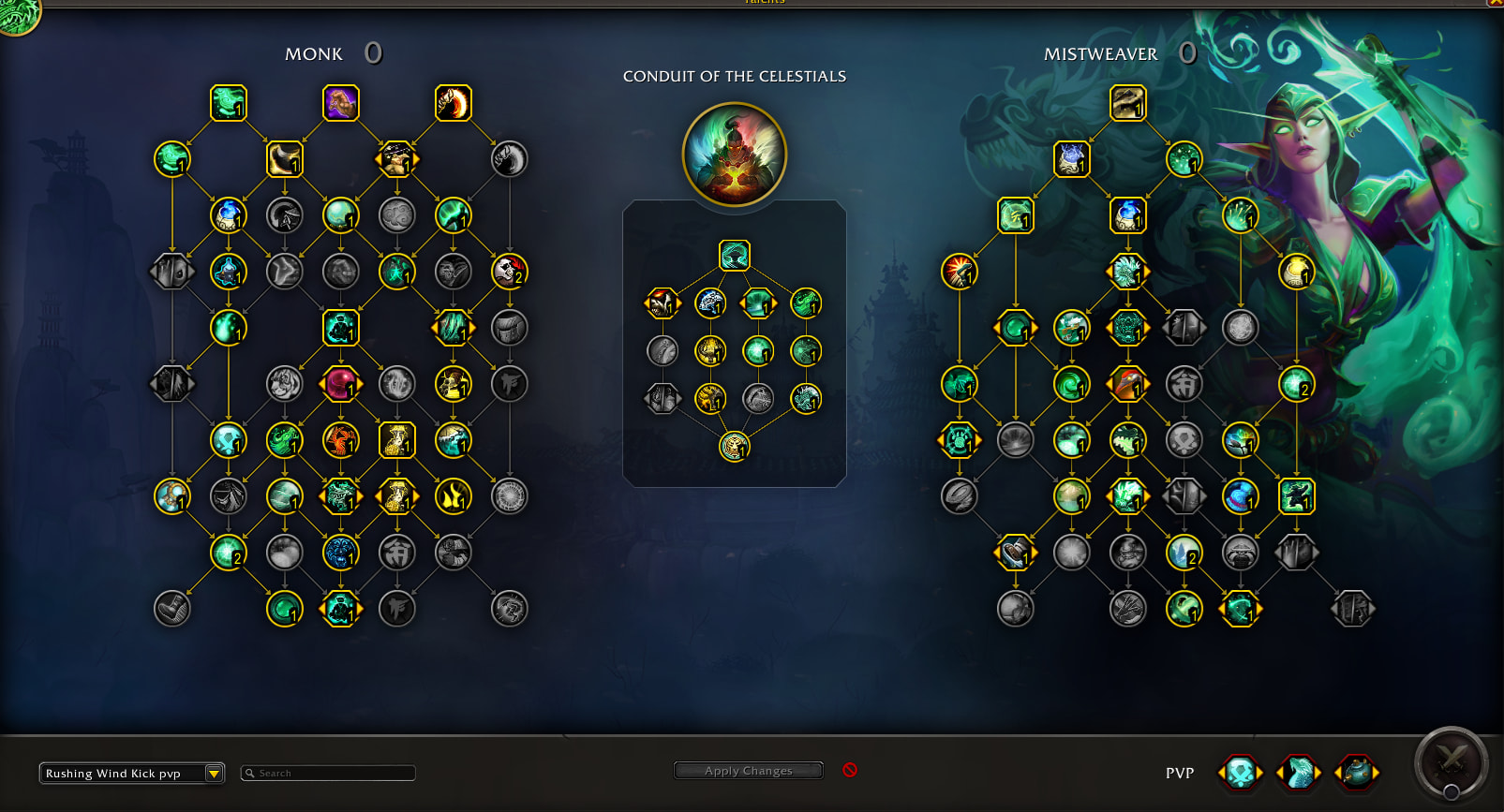
Task: Close the Talents window
Action: click(x=1496, y=3)
